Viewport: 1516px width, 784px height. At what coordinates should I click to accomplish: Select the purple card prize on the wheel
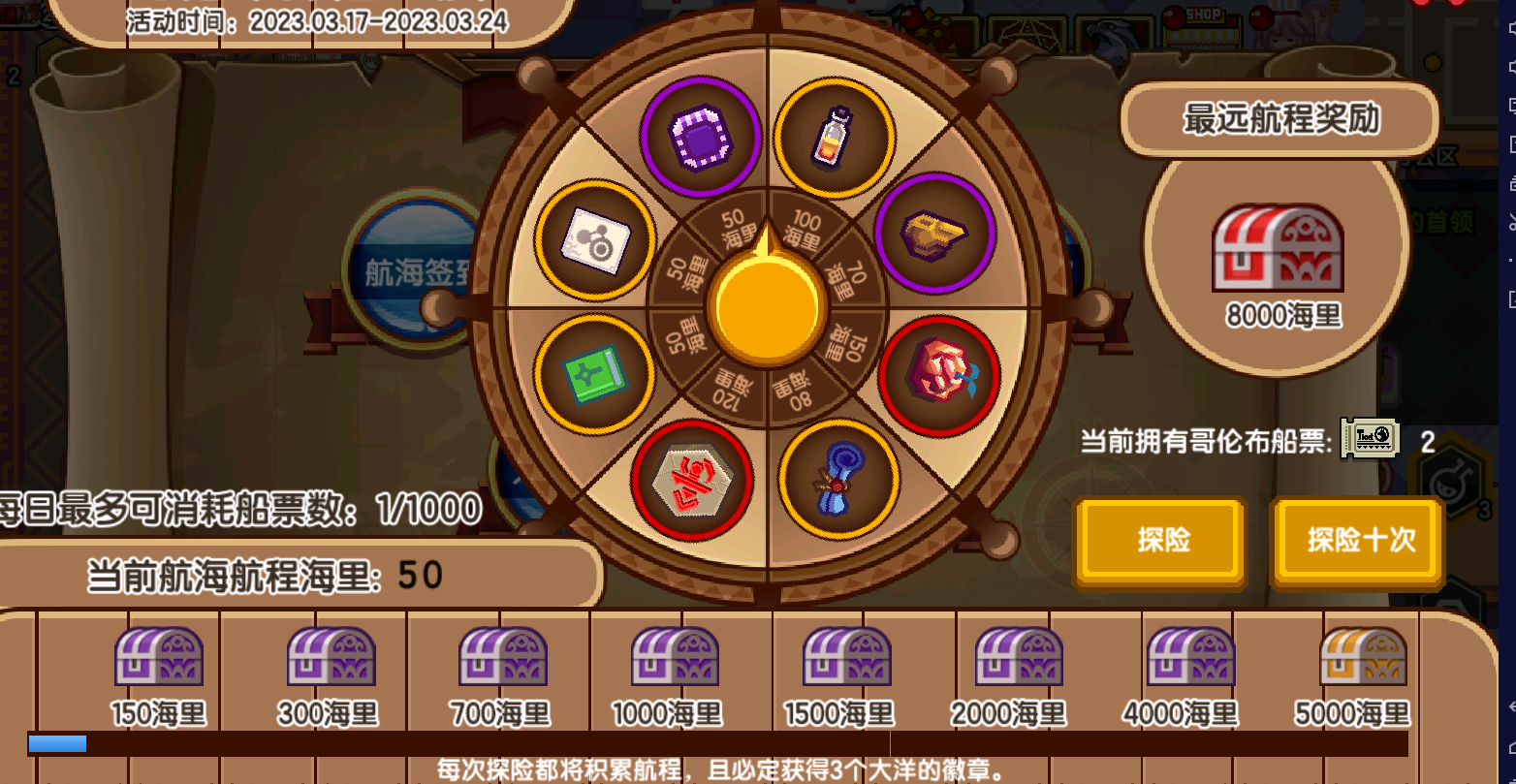pos(702,136)
